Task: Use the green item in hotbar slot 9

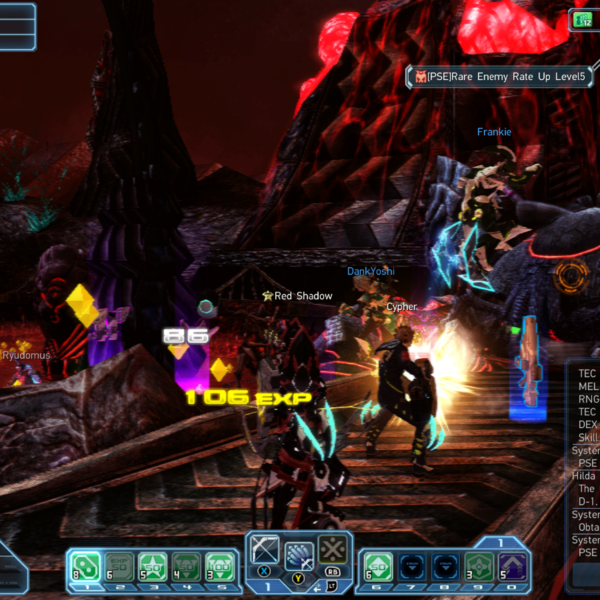Action: [478, 566]
